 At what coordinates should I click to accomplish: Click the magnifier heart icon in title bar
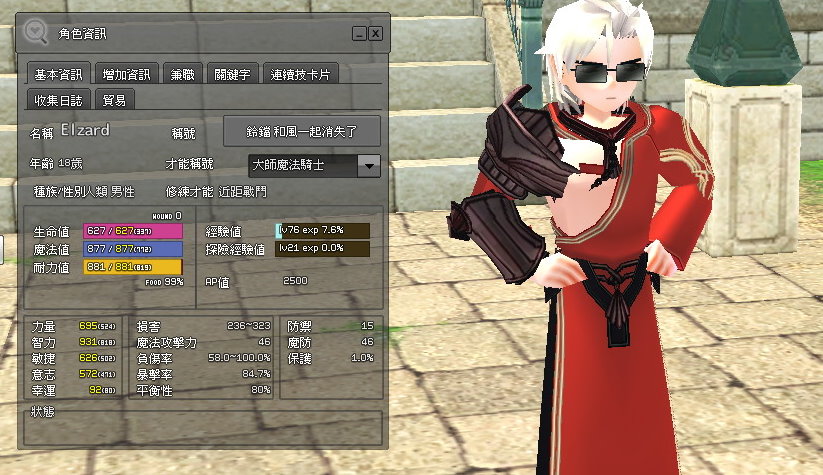(36, 32)
